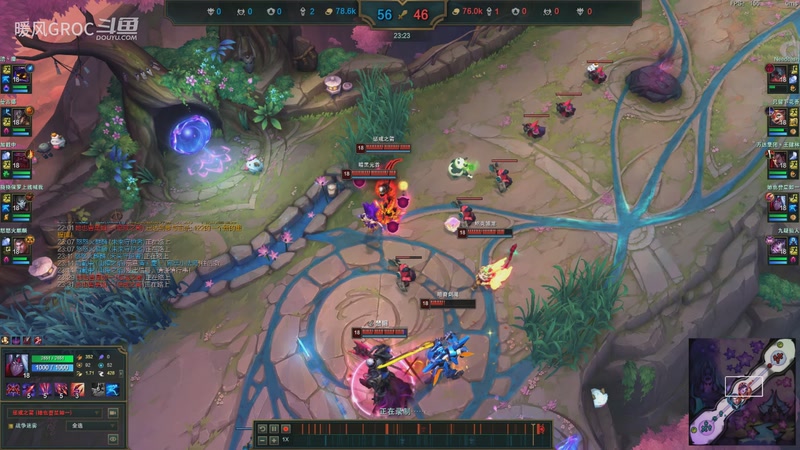Select the bottom blue-team player portrait
Viewport: 800px width, 450px height.
[x=17, y=247]
